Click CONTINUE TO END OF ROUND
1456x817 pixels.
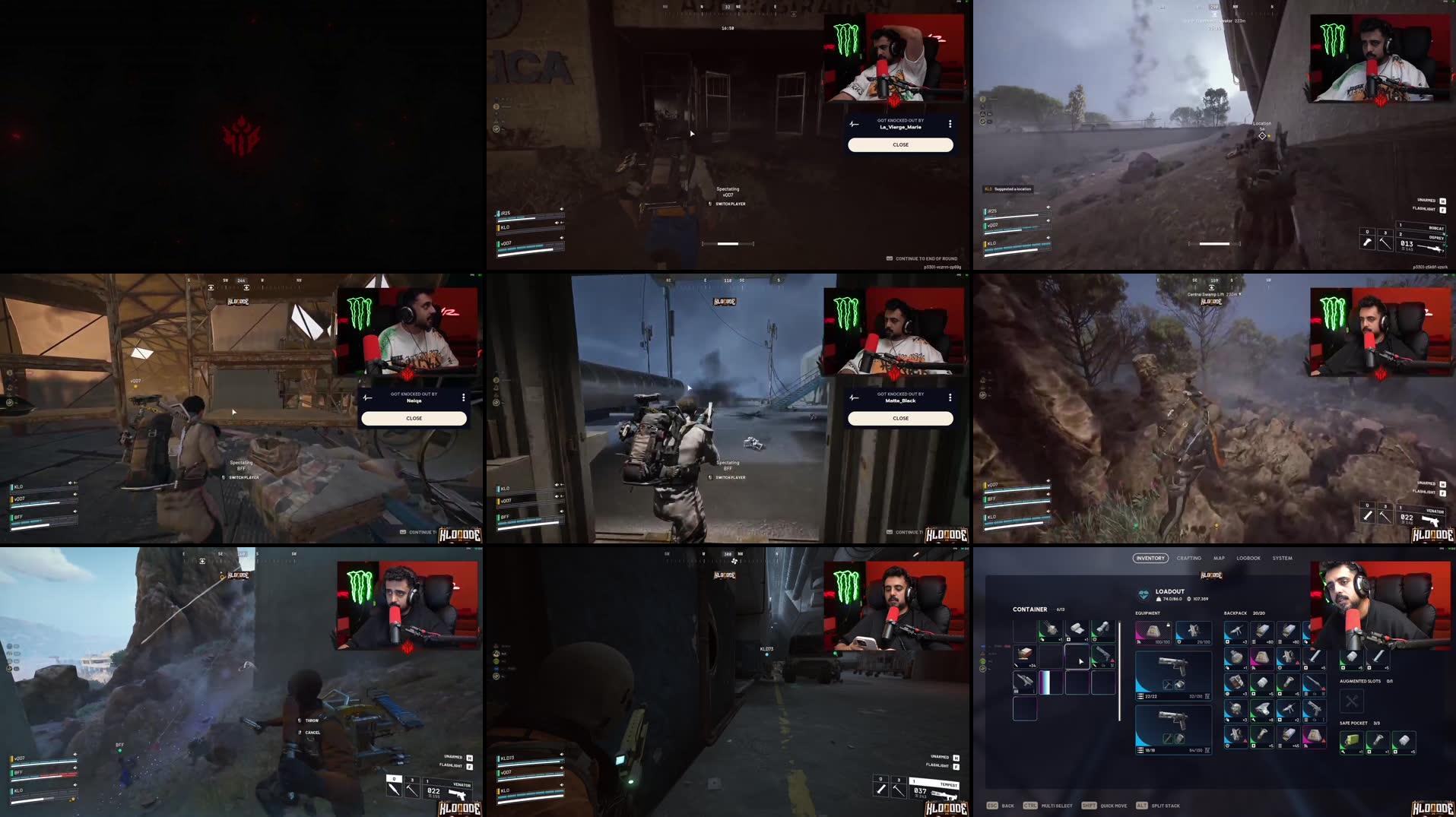click(920, 258)
